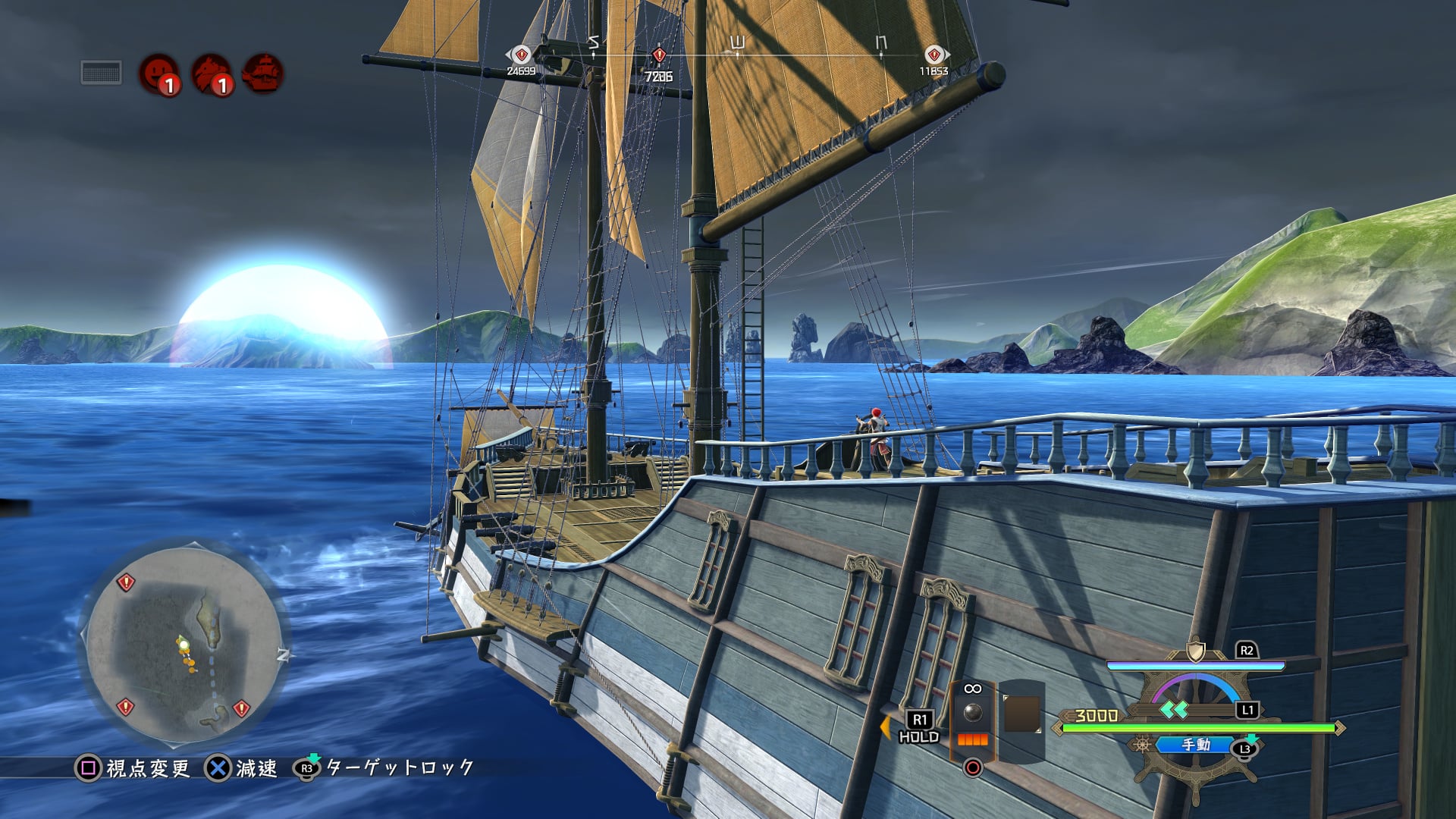The width and height of the screenshot is (1456, 819).
Task: Select the compass marker showing distance 7206
Action: [x=659, y=56]
